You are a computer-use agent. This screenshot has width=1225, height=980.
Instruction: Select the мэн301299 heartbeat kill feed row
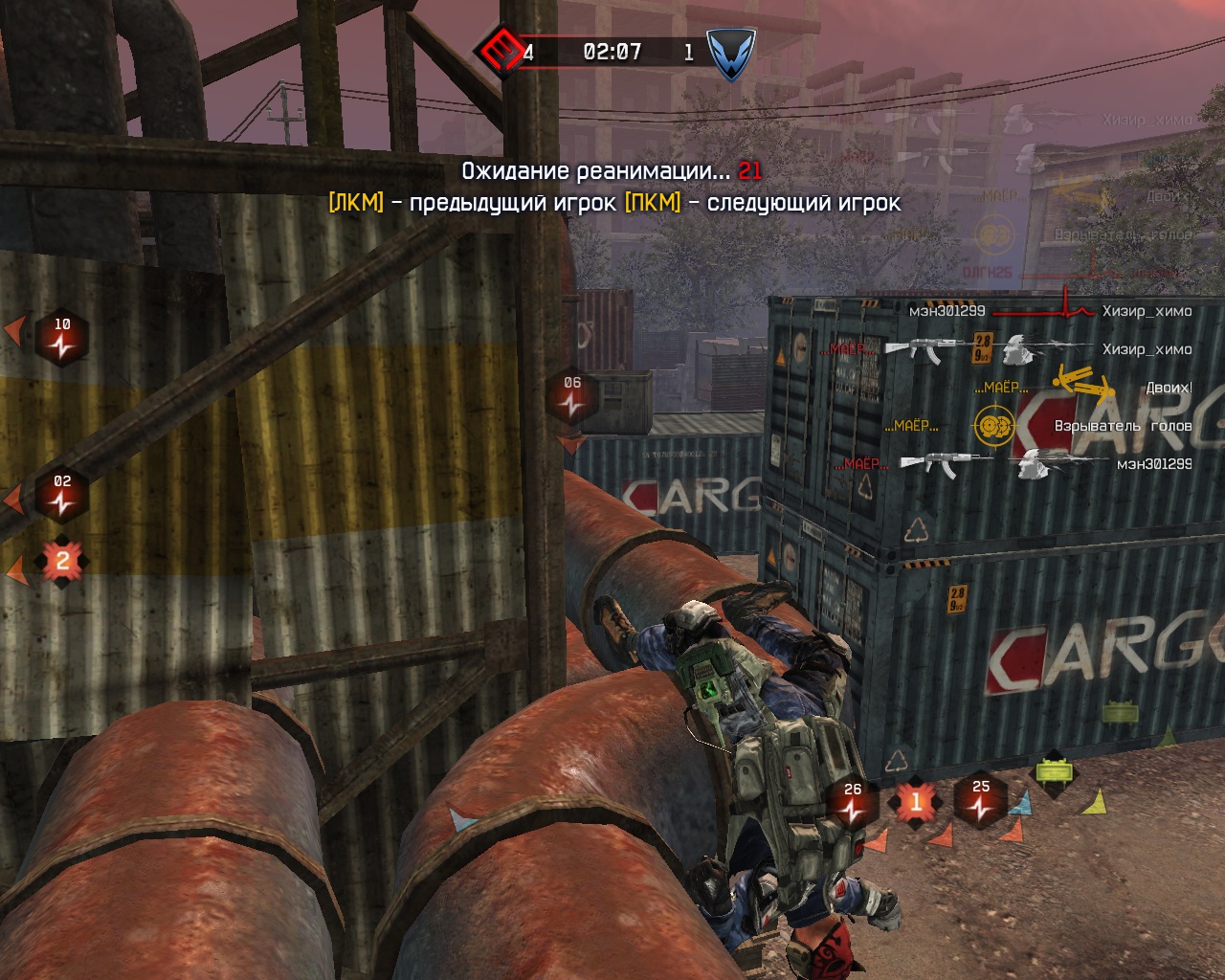coord(1050,311)
